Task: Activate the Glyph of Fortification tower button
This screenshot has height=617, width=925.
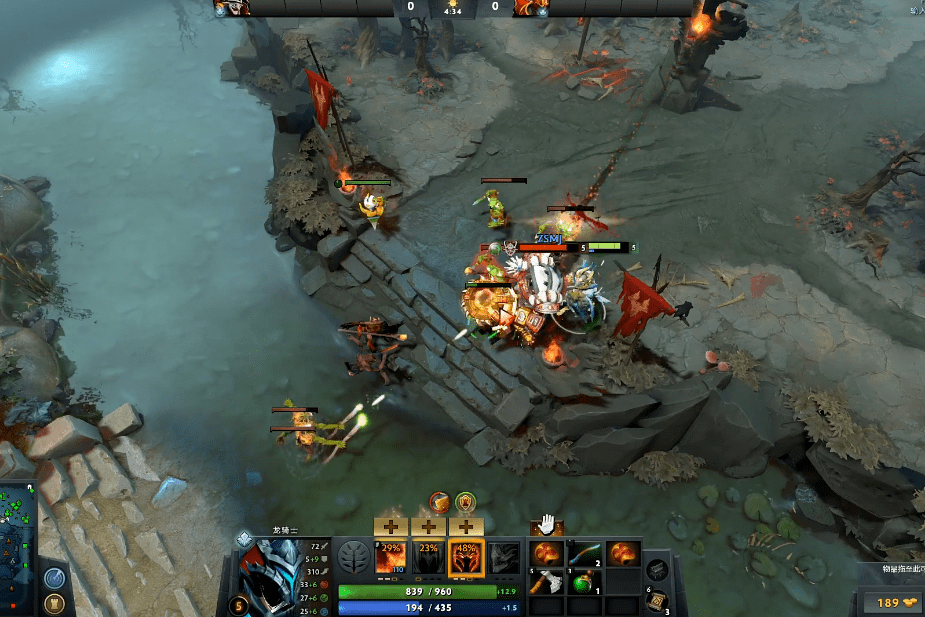Action: tap(55, 603)
